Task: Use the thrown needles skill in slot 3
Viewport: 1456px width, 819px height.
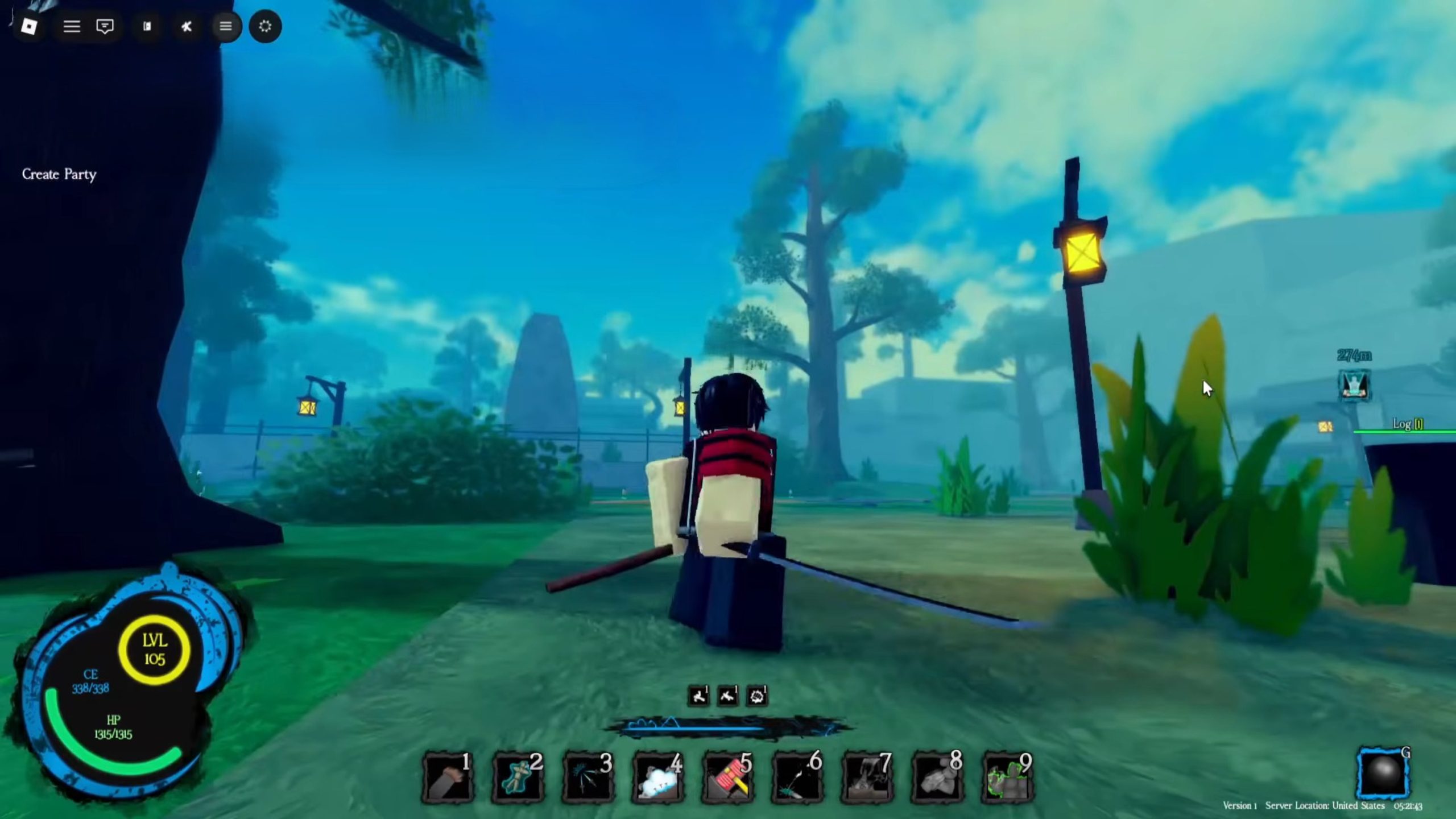Action: (x=588, y=777)
